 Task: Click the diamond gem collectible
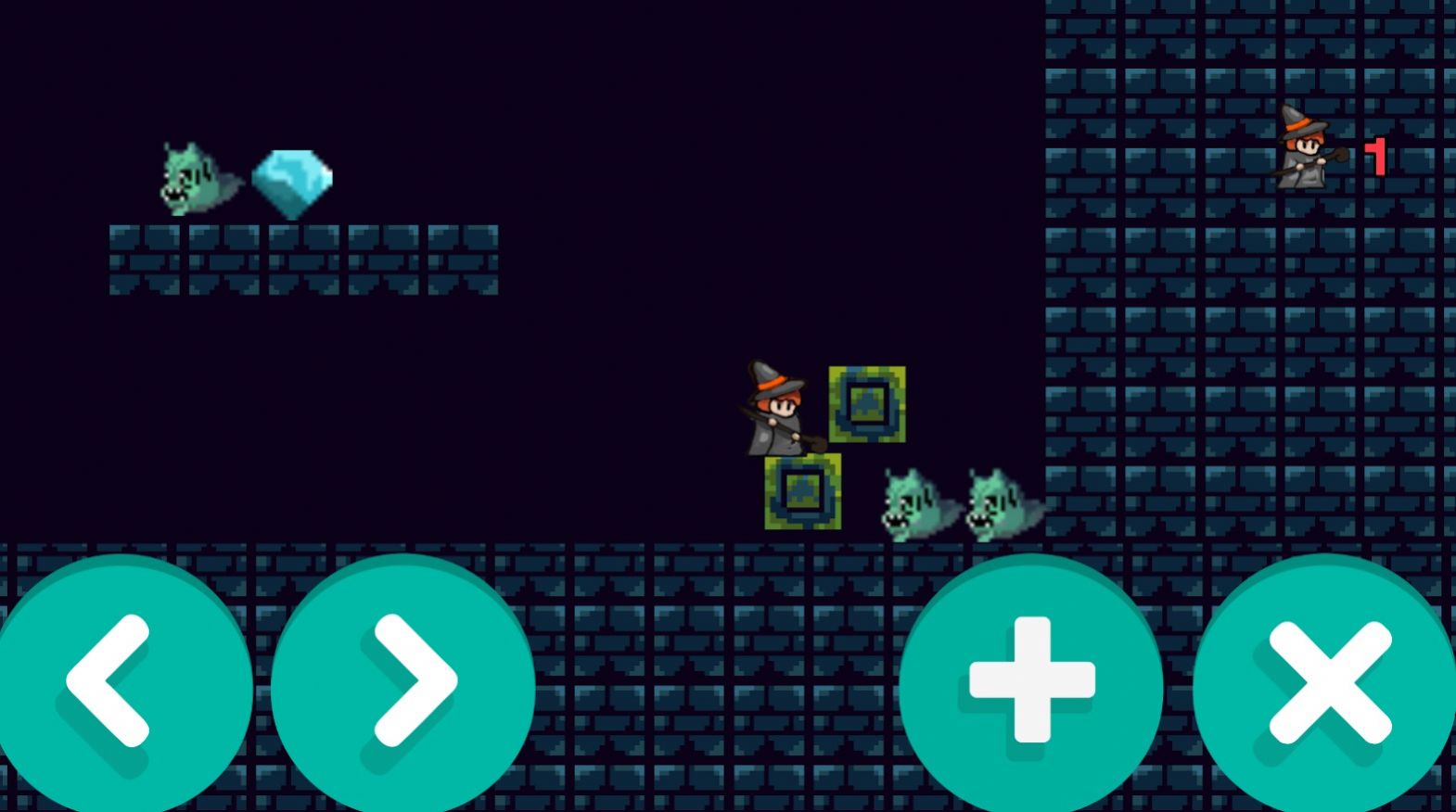tap(292, 179)
